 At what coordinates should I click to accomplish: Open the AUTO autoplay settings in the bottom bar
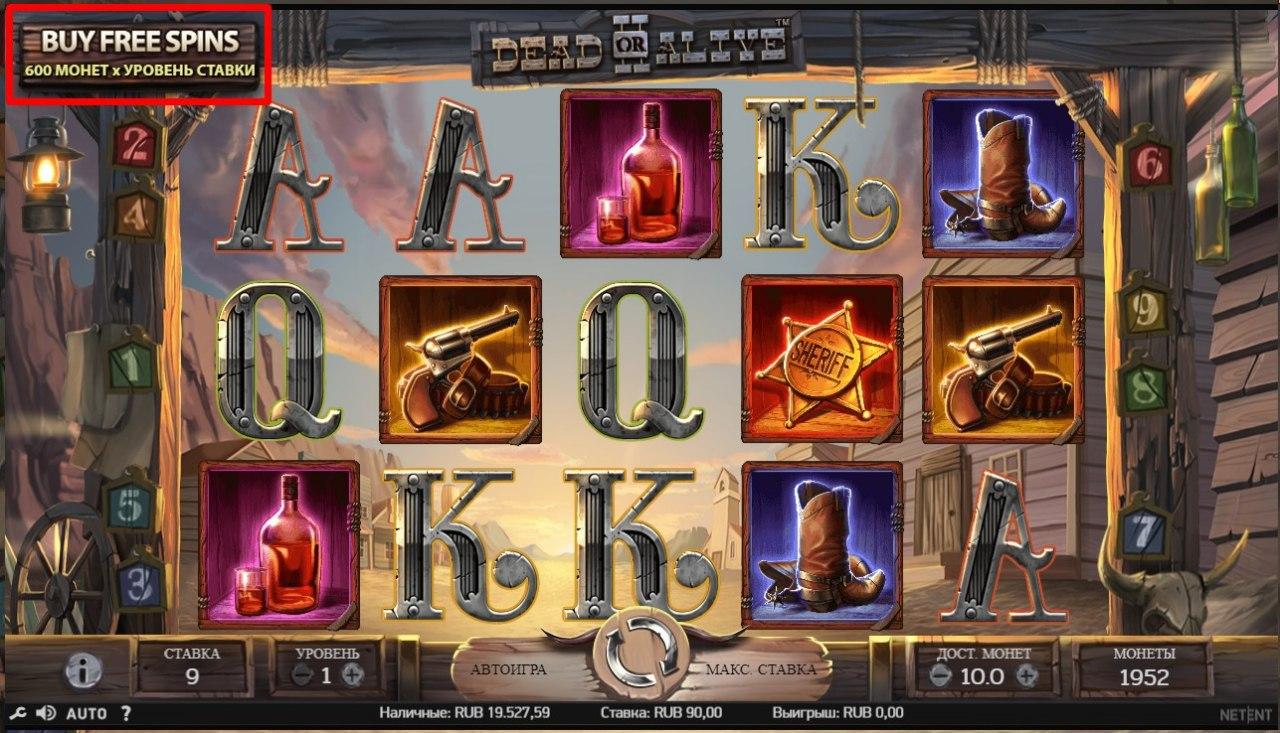point(86,714)
